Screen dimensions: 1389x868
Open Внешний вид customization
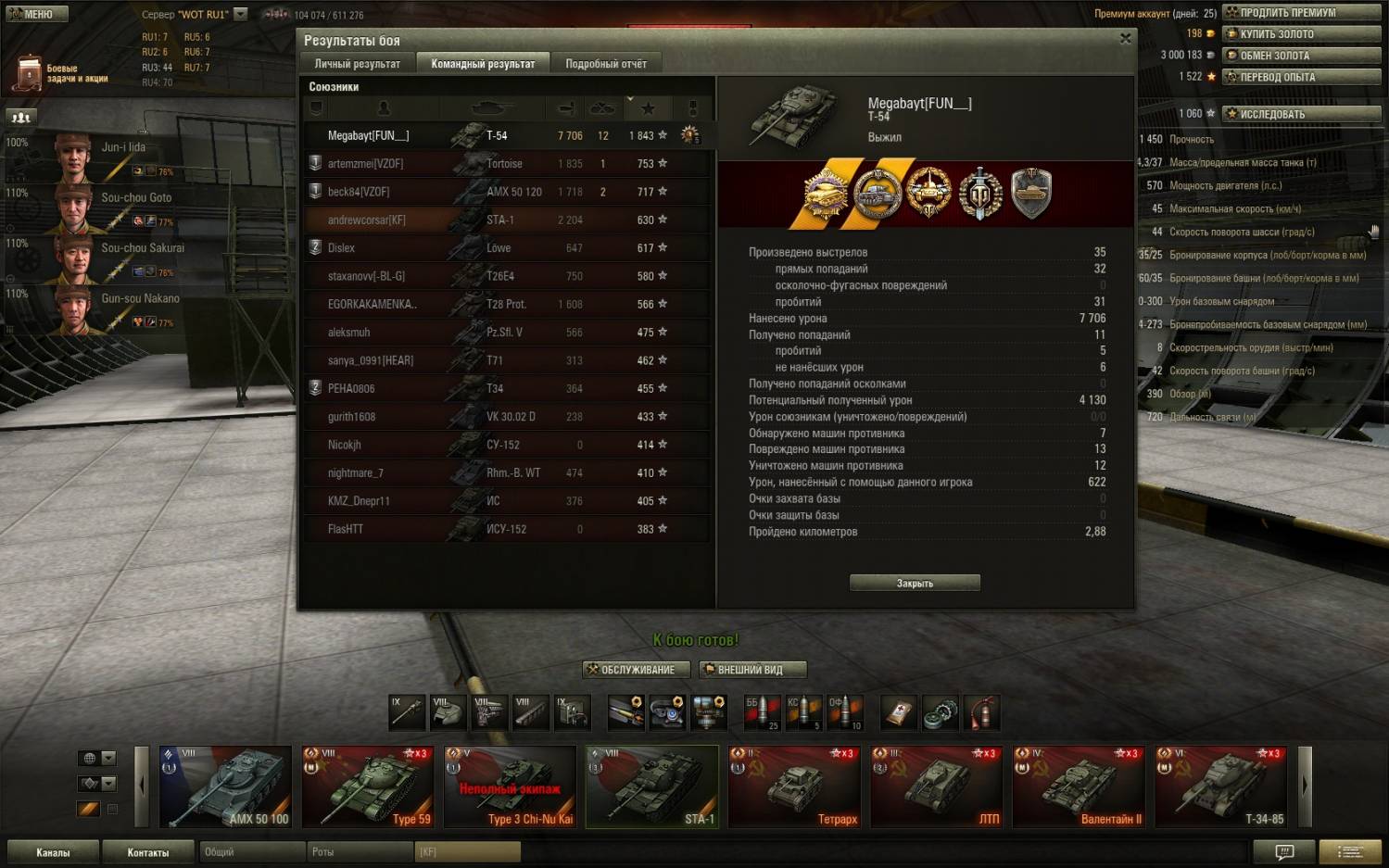point(752,670)
